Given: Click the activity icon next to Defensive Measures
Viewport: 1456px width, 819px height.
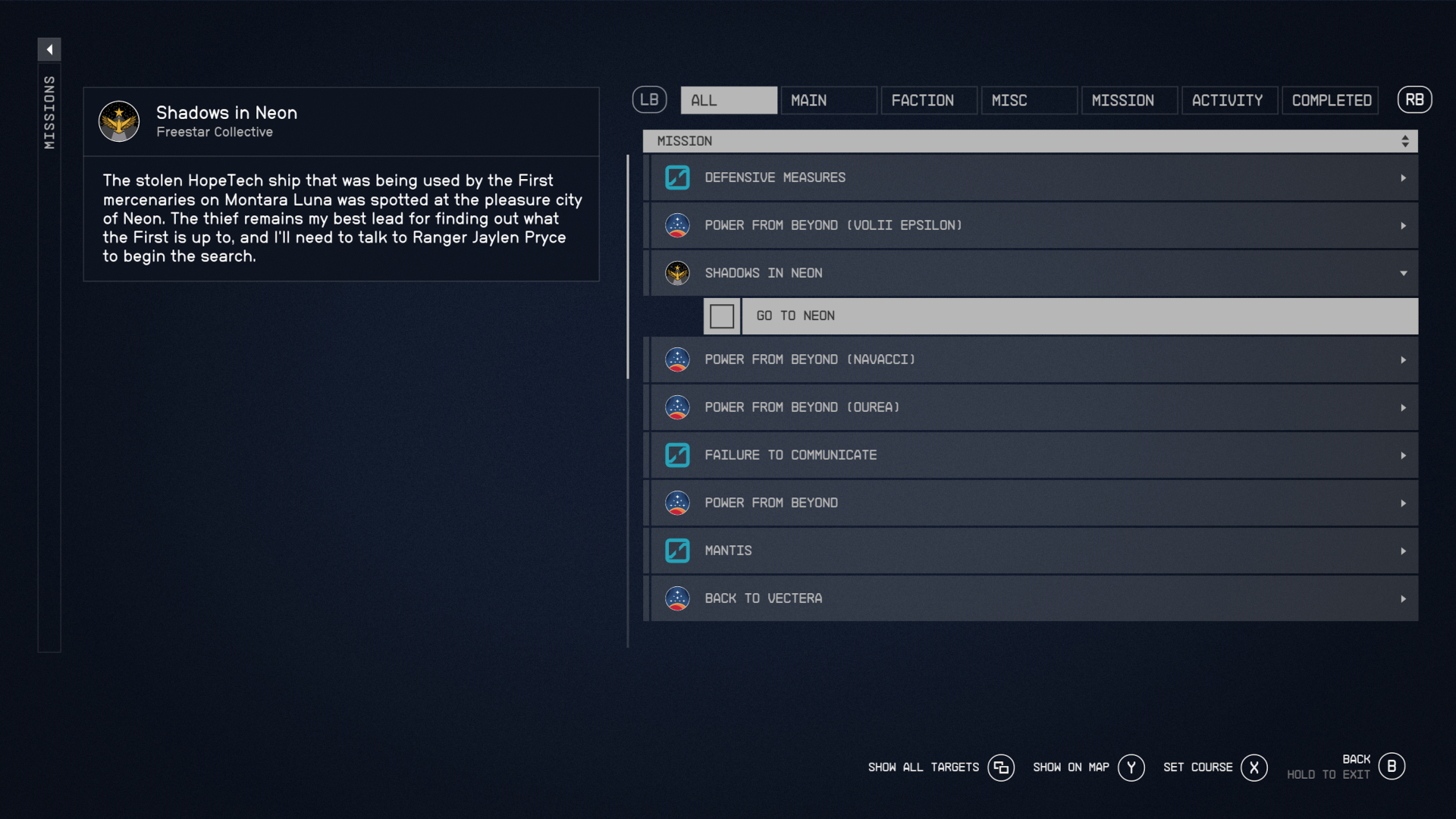Looking at the screenshot, I should pyautogui.click(x=677, y=177).
